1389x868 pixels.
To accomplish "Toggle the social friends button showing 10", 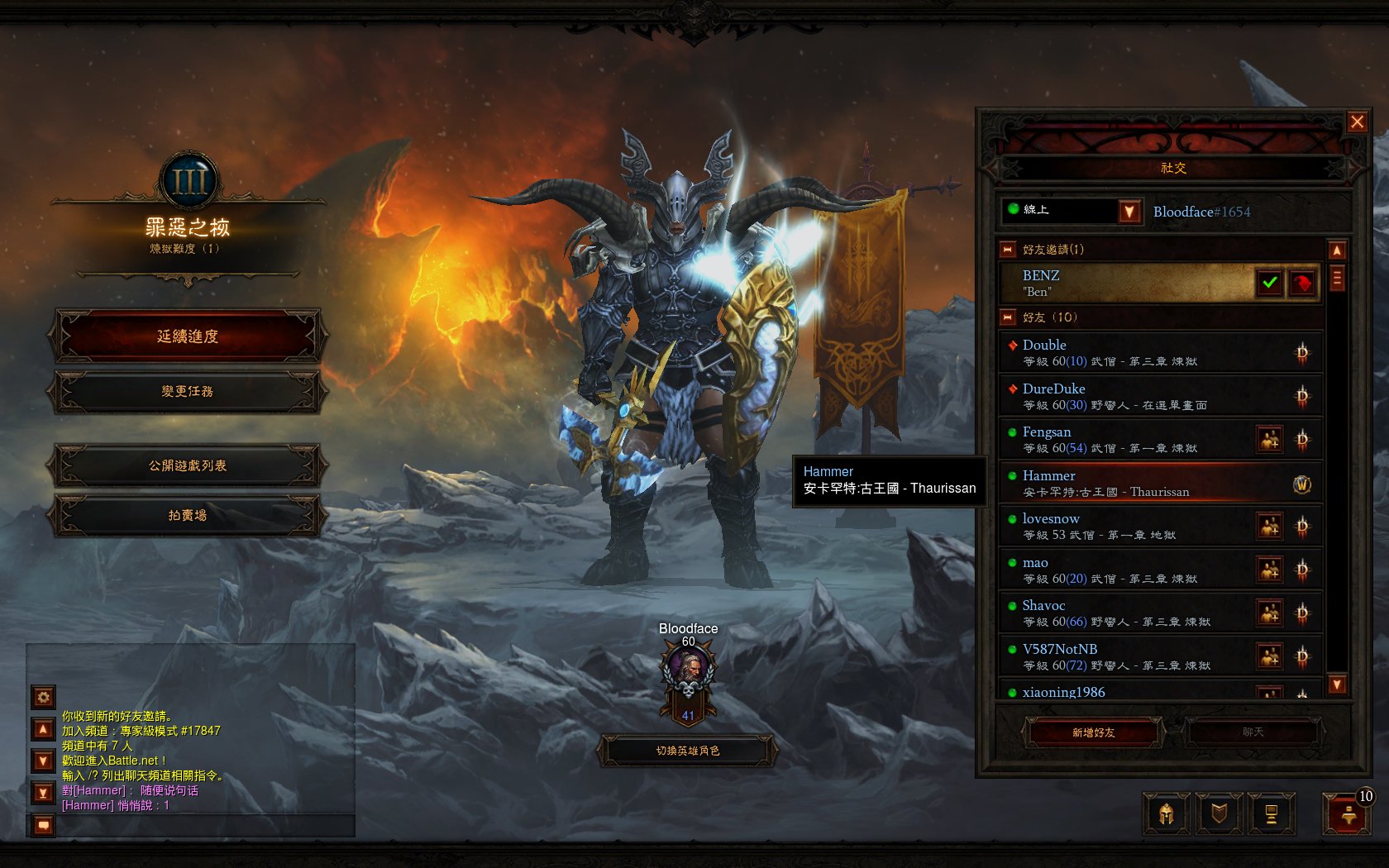I will click(x=1347, y=814).
